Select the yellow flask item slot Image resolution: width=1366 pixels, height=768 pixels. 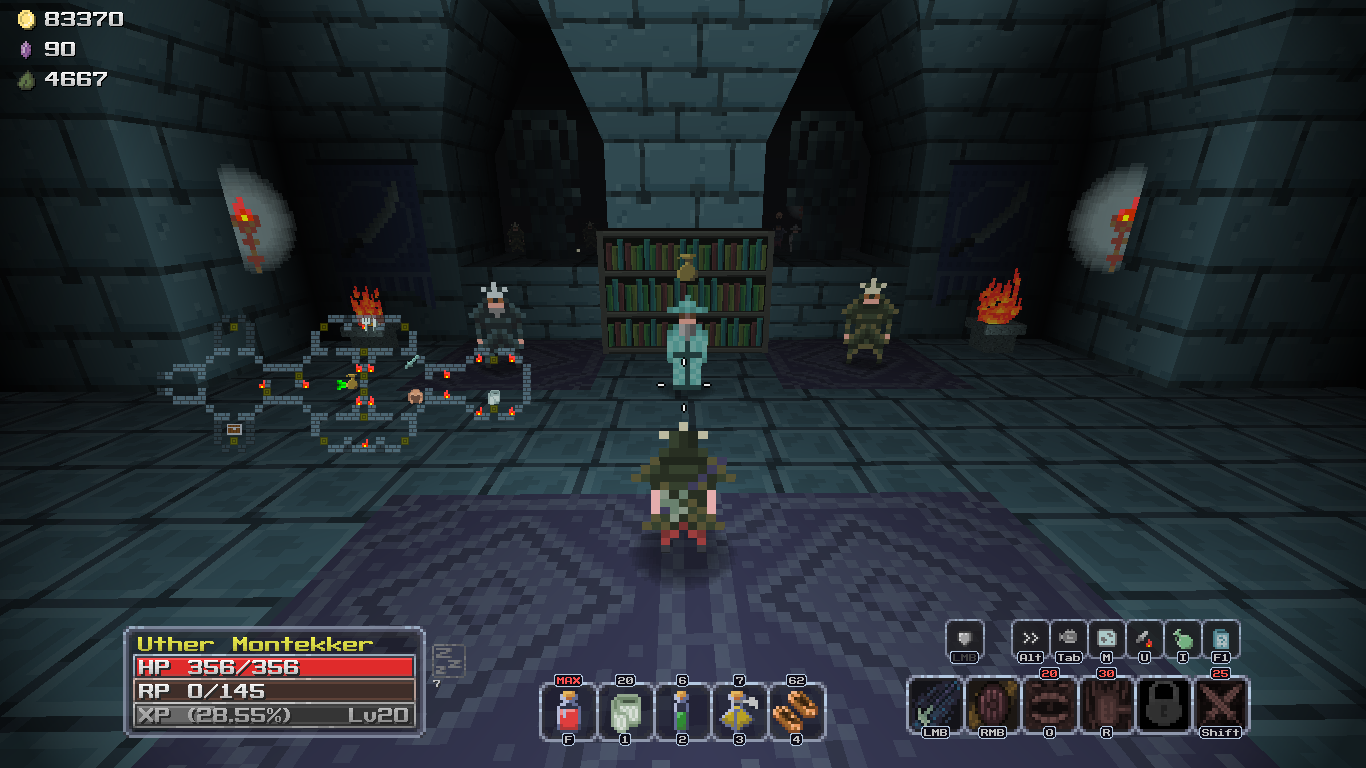(740, 711)
